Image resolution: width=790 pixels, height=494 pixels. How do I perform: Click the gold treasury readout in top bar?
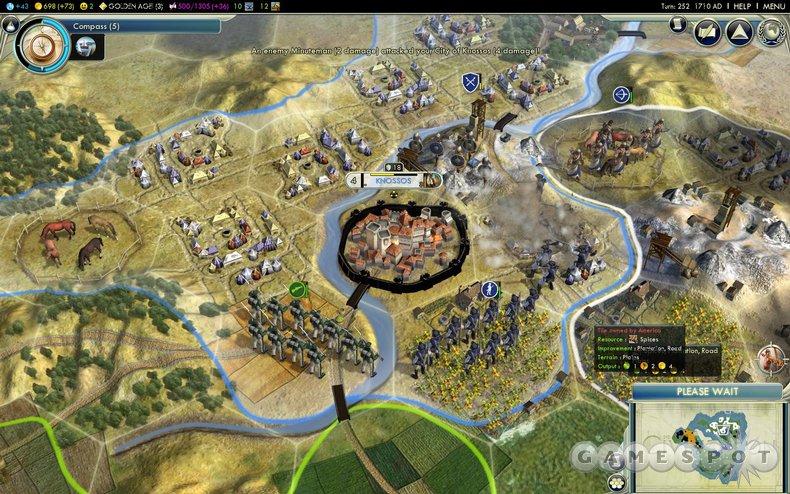[61, 6]
